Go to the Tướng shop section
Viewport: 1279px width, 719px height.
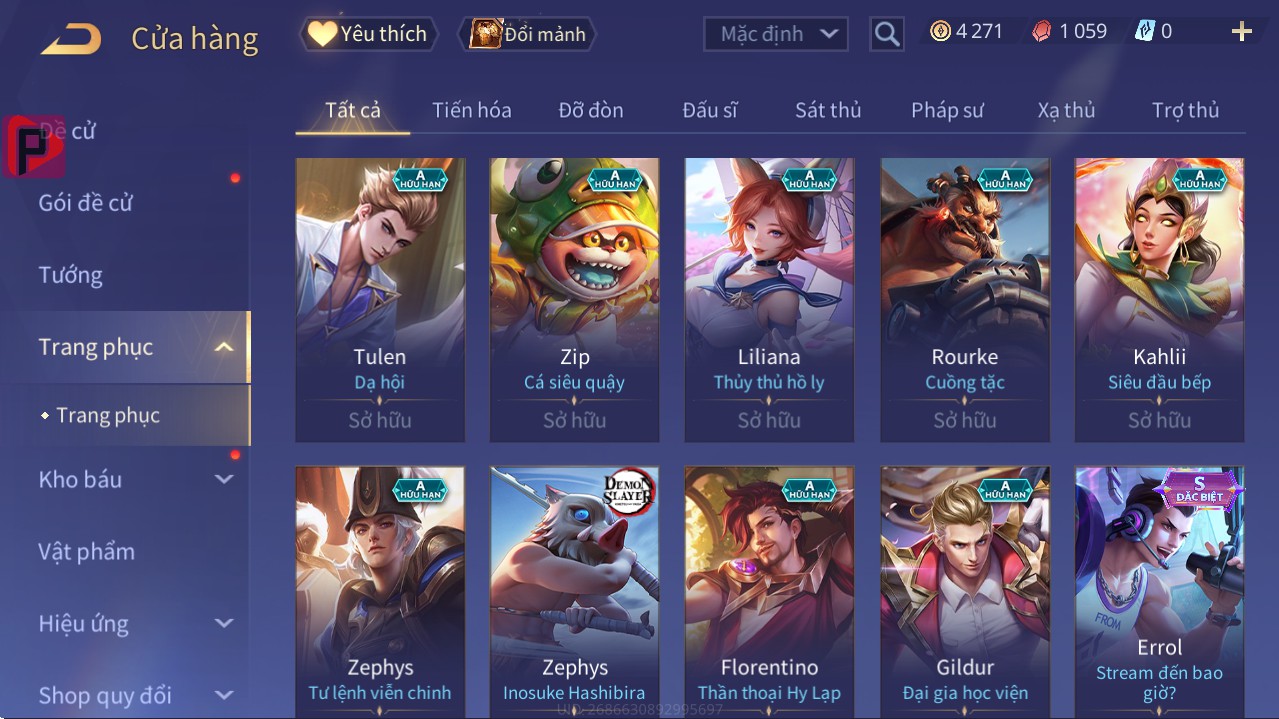point(71,275)
